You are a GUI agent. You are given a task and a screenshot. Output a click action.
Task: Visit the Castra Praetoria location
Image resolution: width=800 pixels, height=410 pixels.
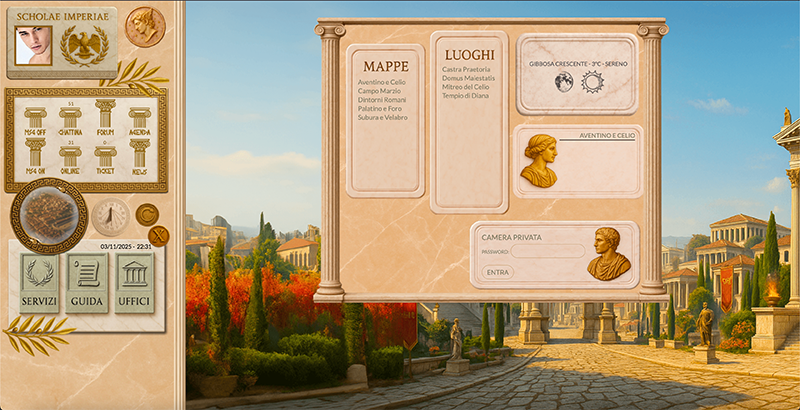point(466,69)
